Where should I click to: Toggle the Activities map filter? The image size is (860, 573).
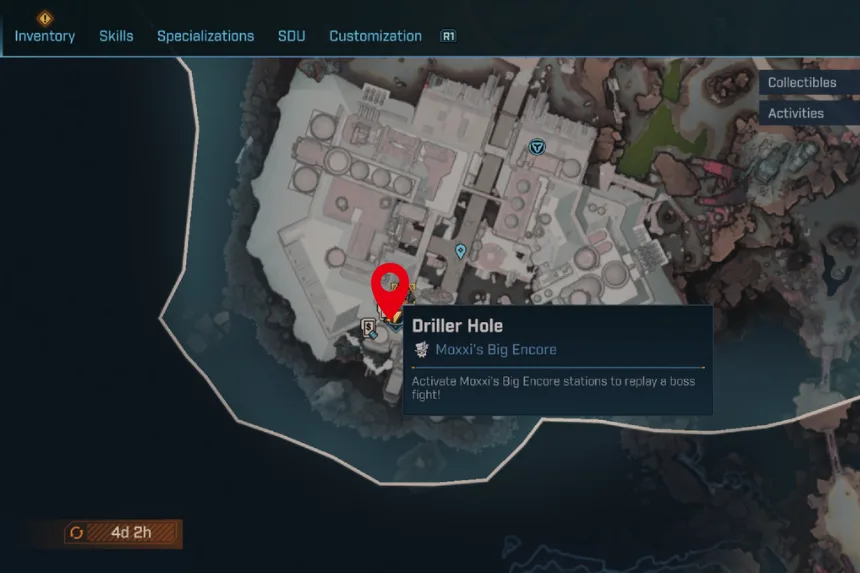pos(796,113)
